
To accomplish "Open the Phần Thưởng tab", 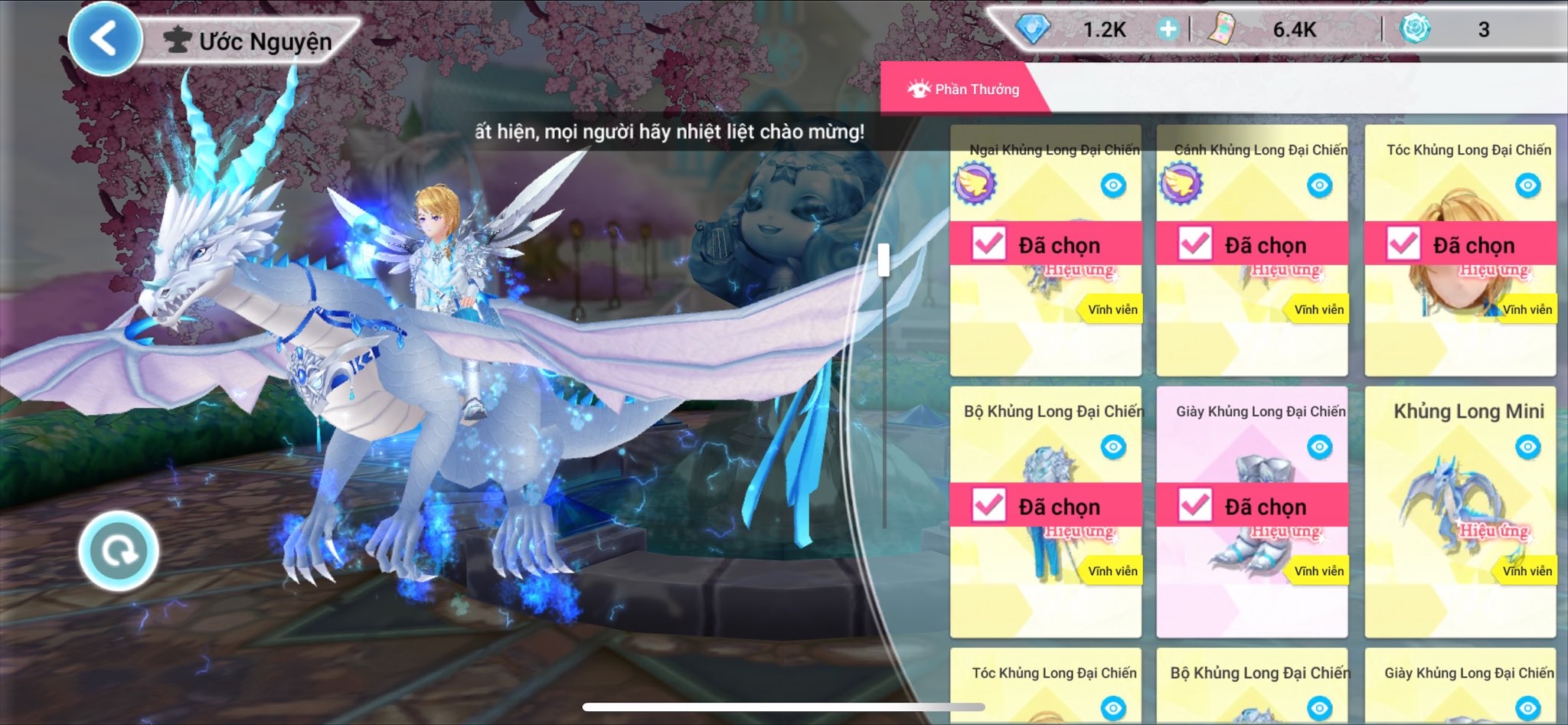I will coord(963,89).
